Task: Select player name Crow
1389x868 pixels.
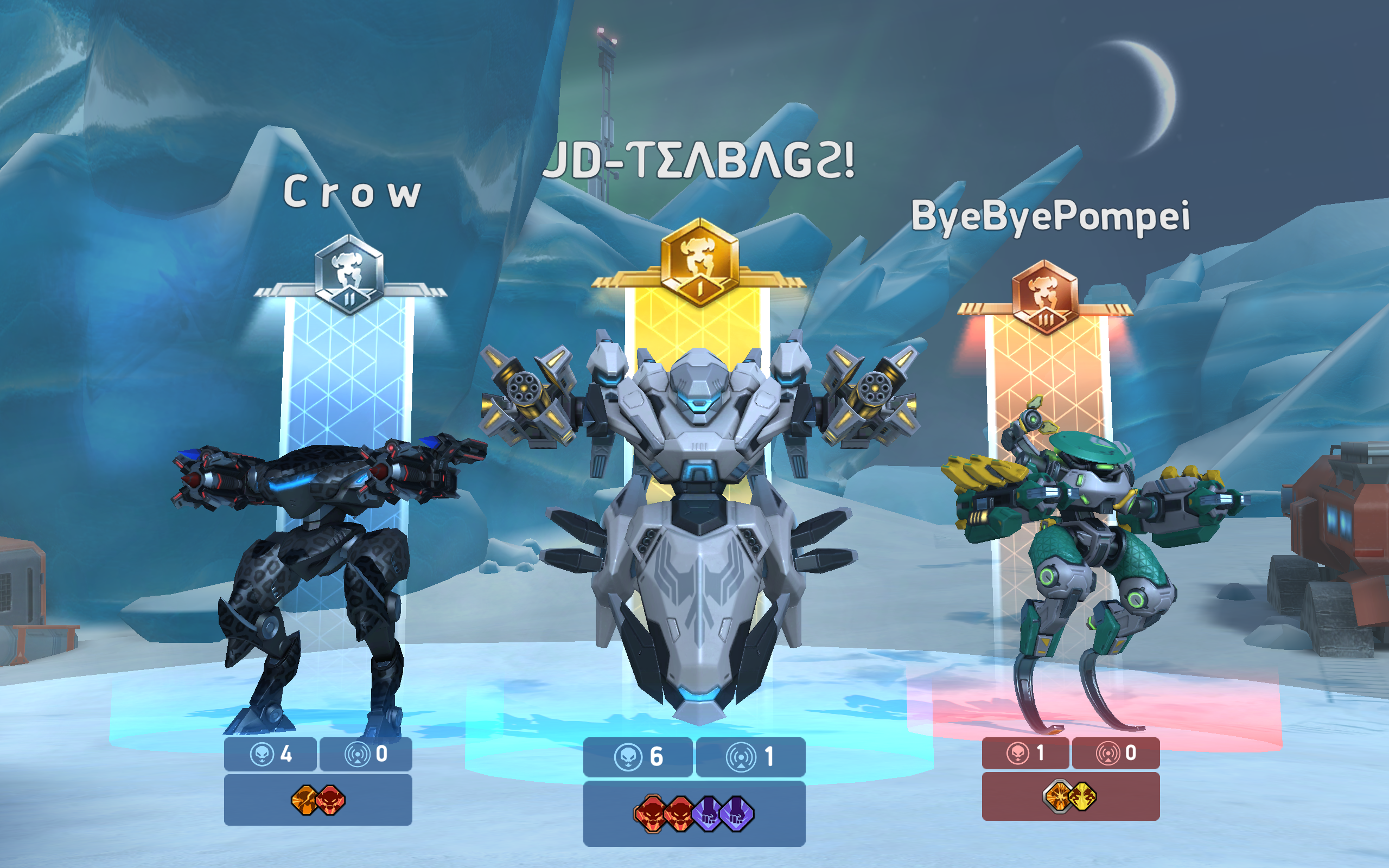Action: (354, 194)
